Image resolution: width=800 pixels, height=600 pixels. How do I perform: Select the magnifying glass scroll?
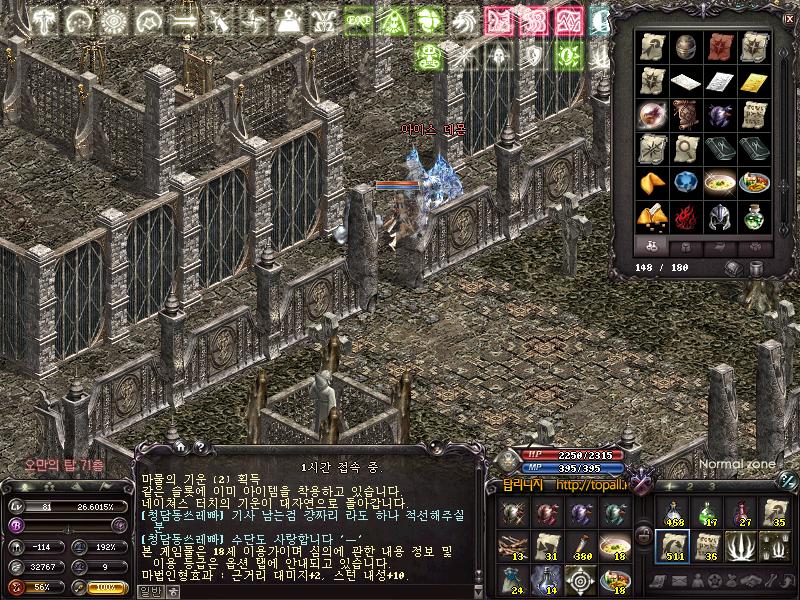[687, 148]
